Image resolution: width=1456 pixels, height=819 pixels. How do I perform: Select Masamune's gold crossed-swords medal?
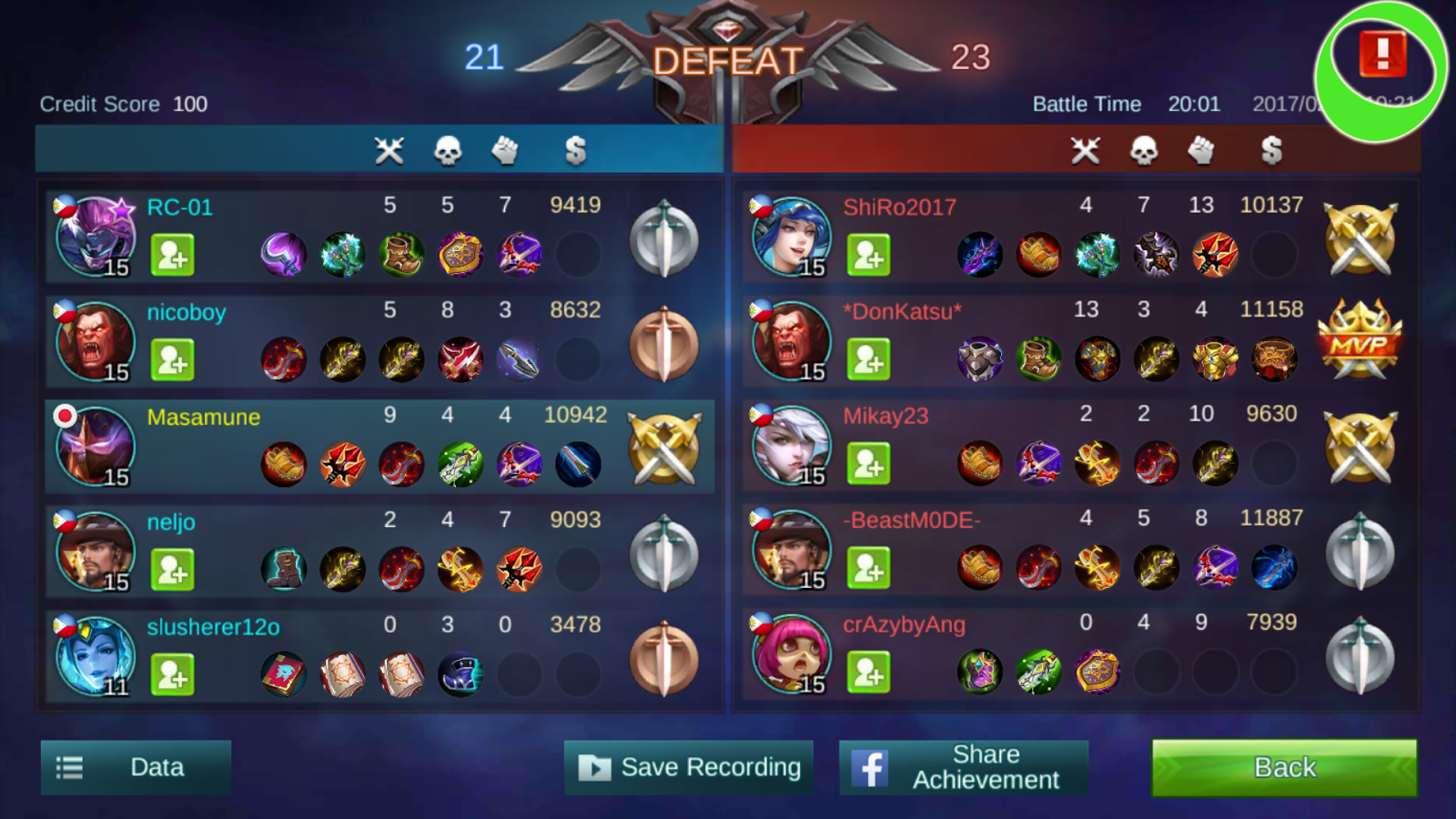[663, 446]
